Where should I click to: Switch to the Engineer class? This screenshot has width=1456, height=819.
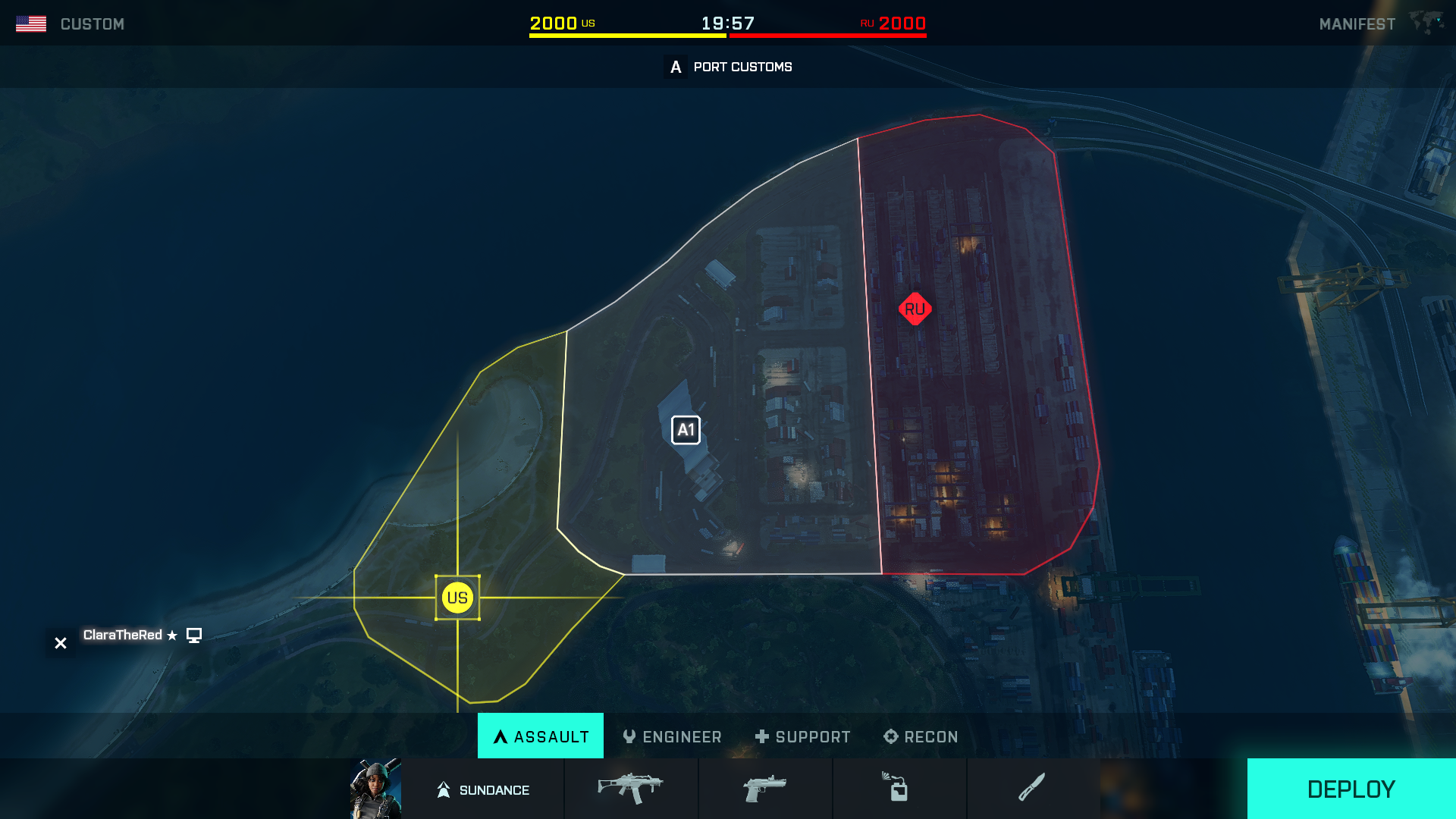tap(672, 736)
